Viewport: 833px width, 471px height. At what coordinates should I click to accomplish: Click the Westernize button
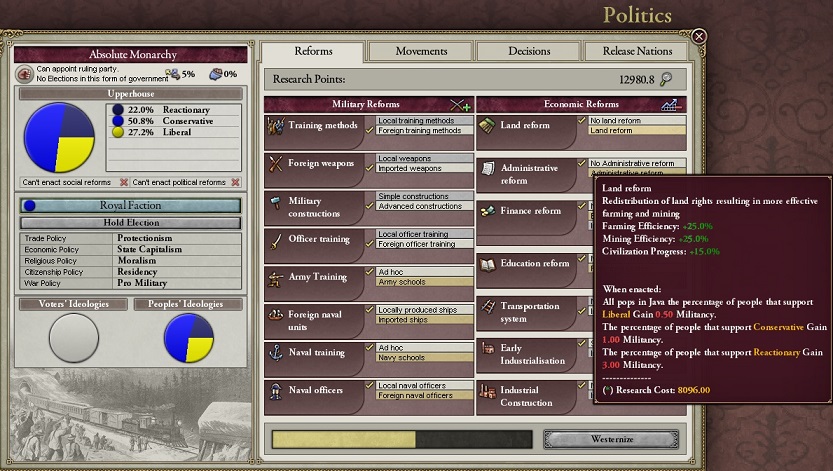[611, 439]
